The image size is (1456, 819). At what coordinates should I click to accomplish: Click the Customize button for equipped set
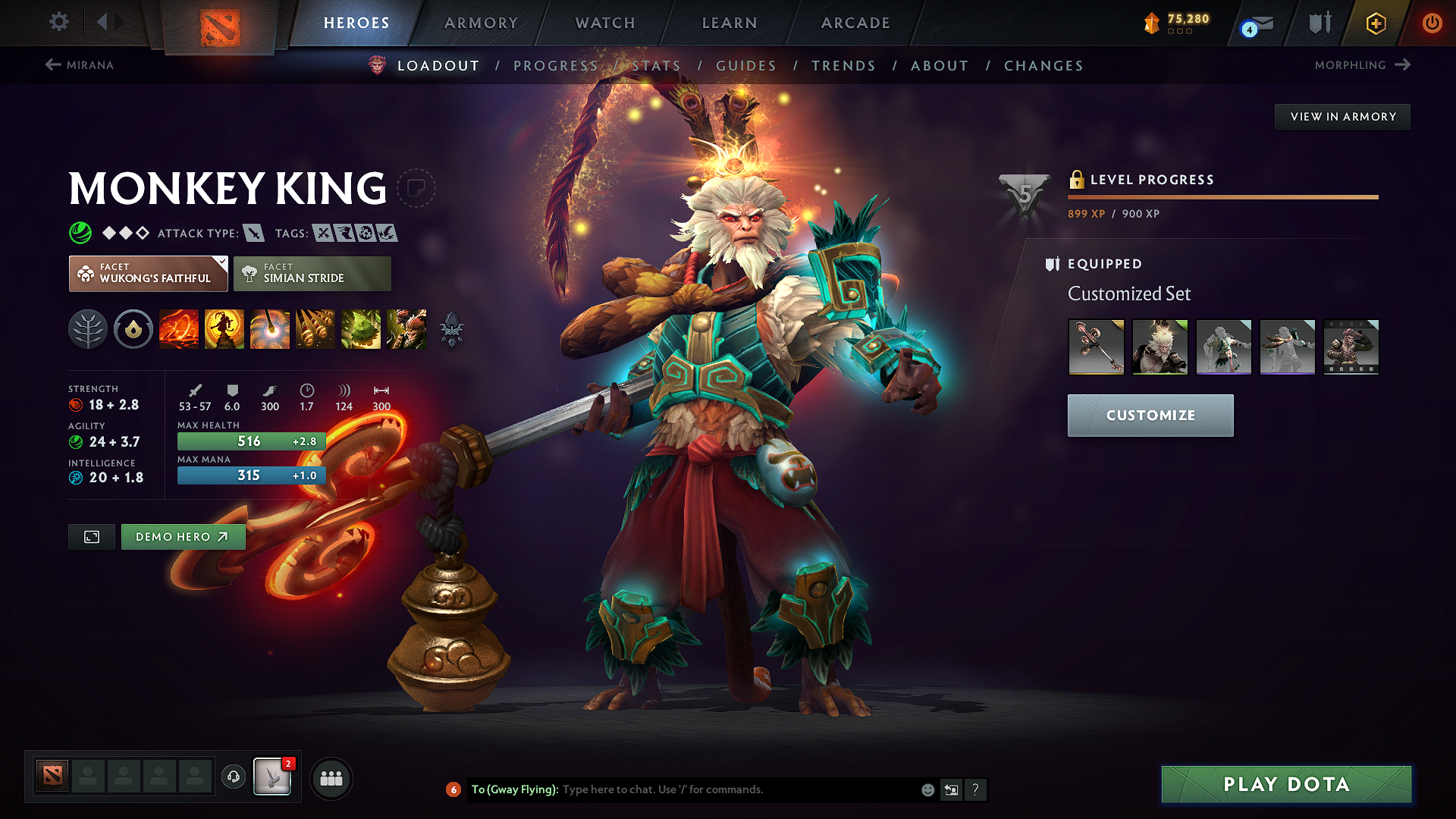pos(1150,416)
